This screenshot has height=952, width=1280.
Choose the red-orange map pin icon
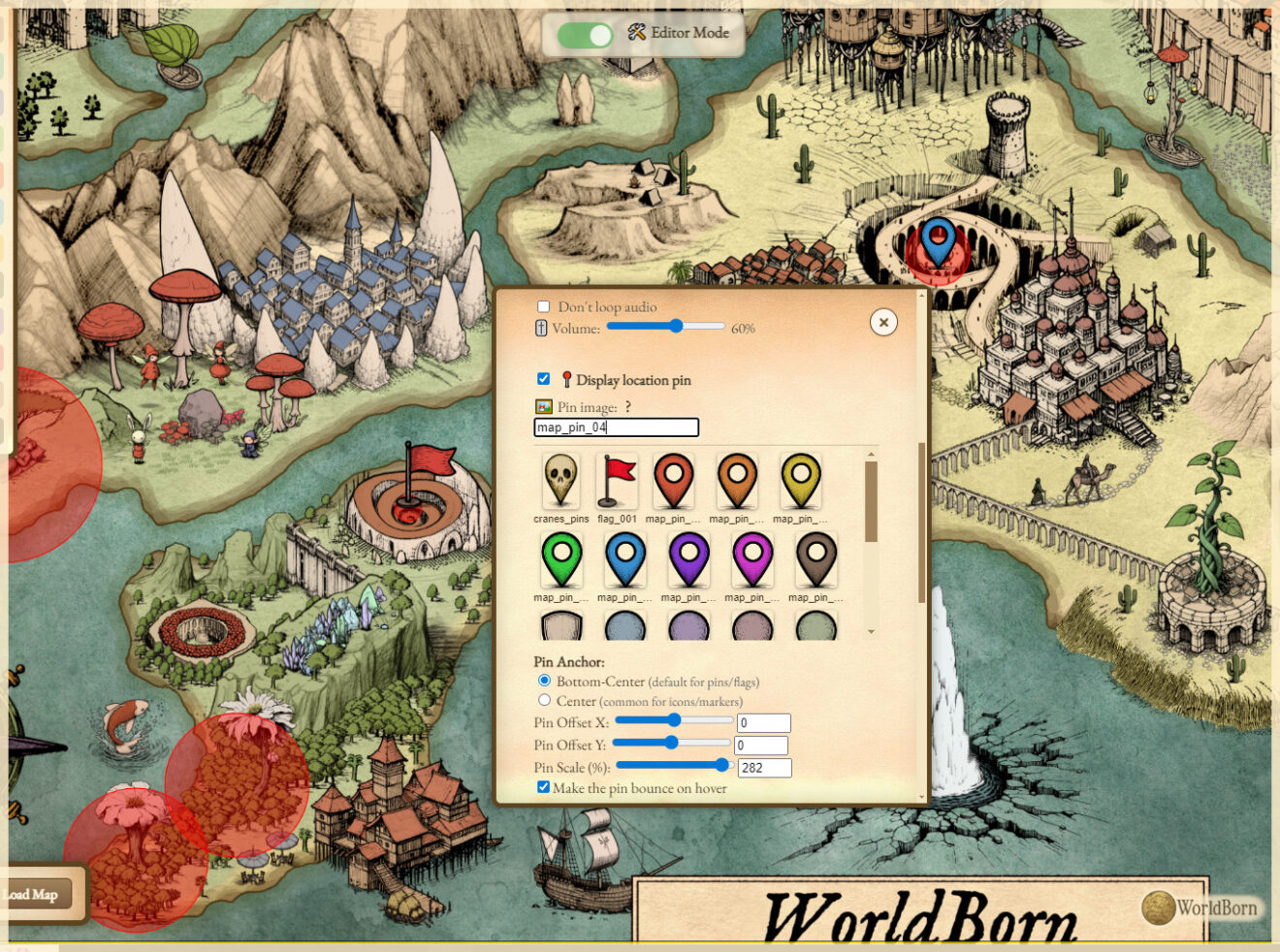(674, 481)
